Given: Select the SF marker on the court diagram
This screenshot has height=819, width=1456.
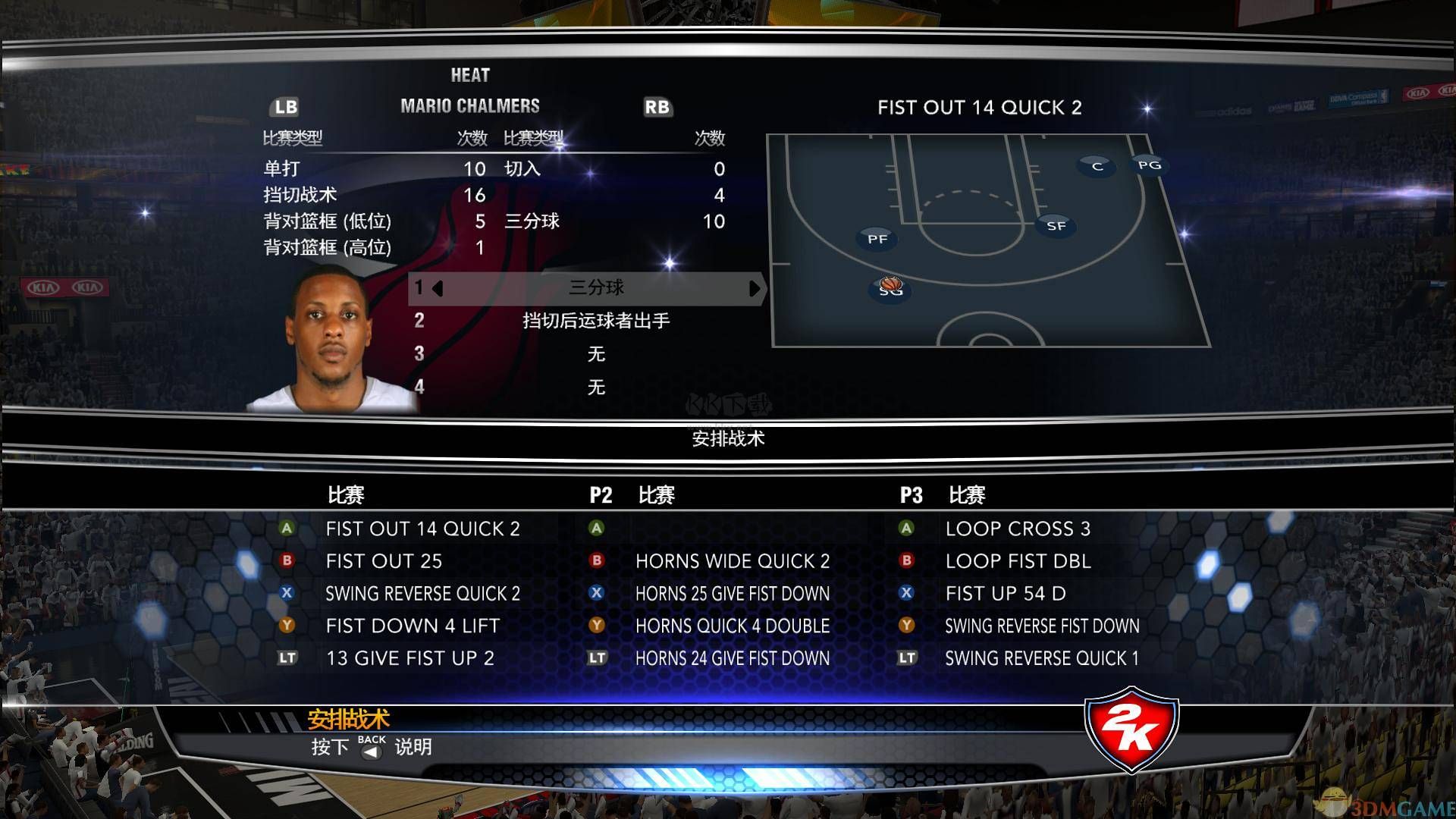Looking at the screenshot, I should pos(1055,224).
